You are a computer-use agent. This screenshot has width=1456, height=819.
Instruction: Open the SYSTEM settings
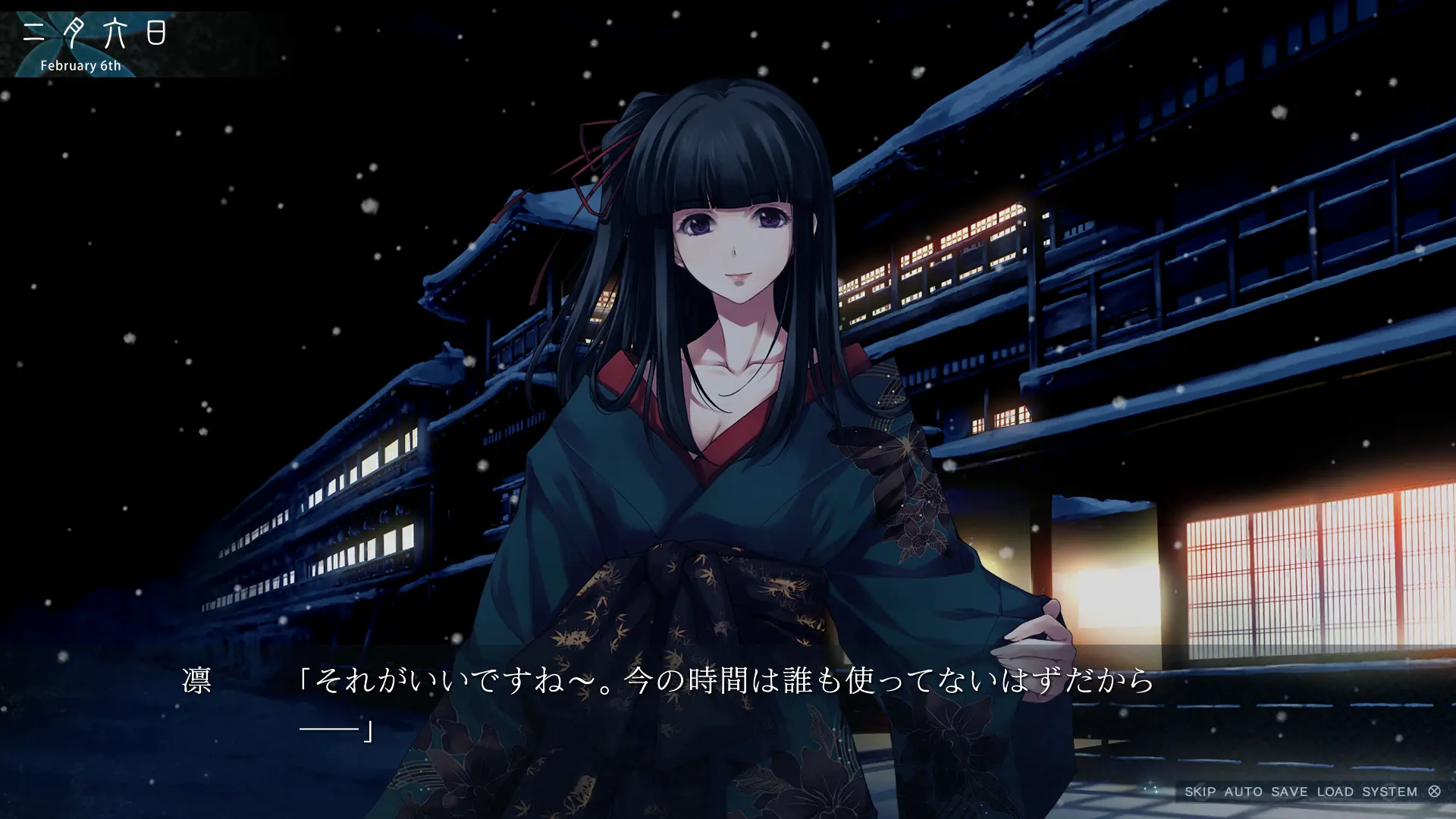point(1389,792)
